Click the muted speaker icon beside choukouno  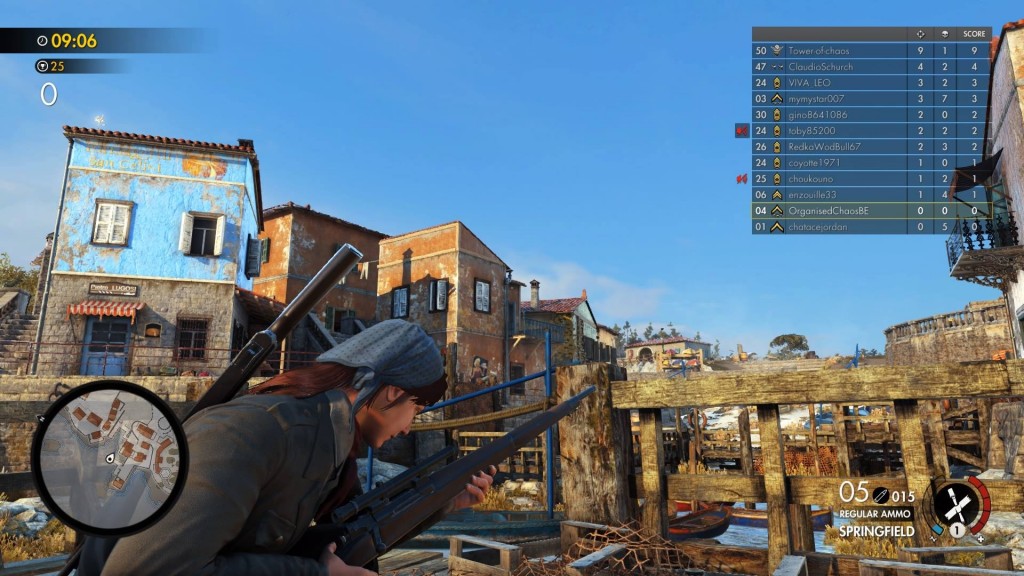click(742, 178)
